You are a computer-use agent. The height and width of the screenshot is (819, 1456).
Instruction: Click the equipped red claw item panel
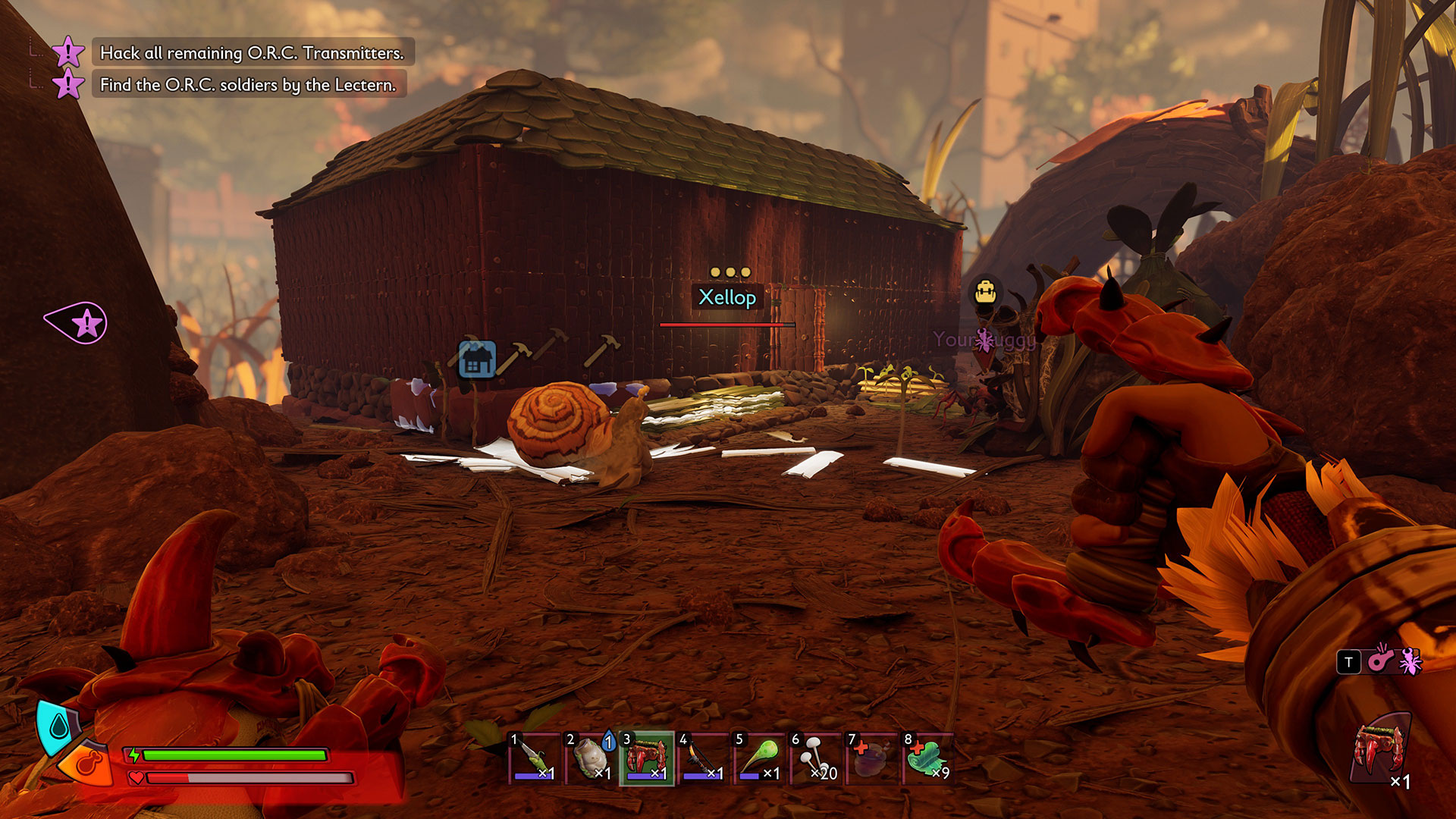[1382, 752]
